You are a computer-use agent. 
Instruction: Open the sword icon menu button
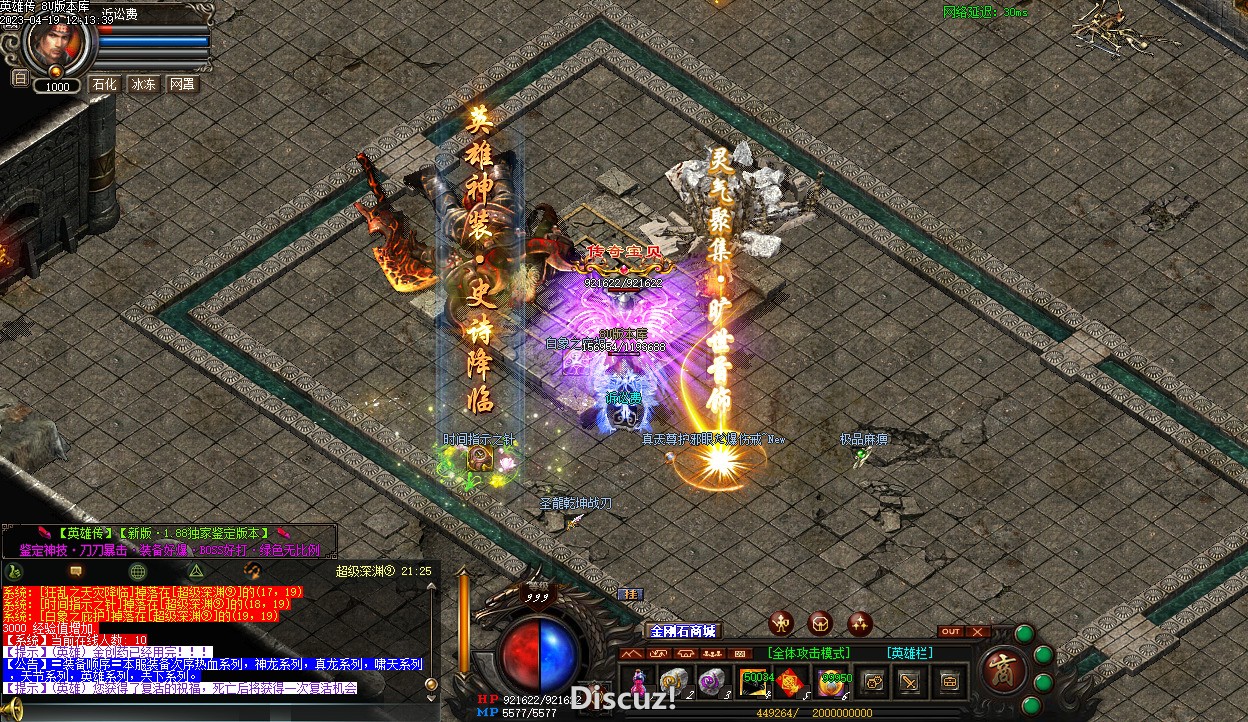910,682
